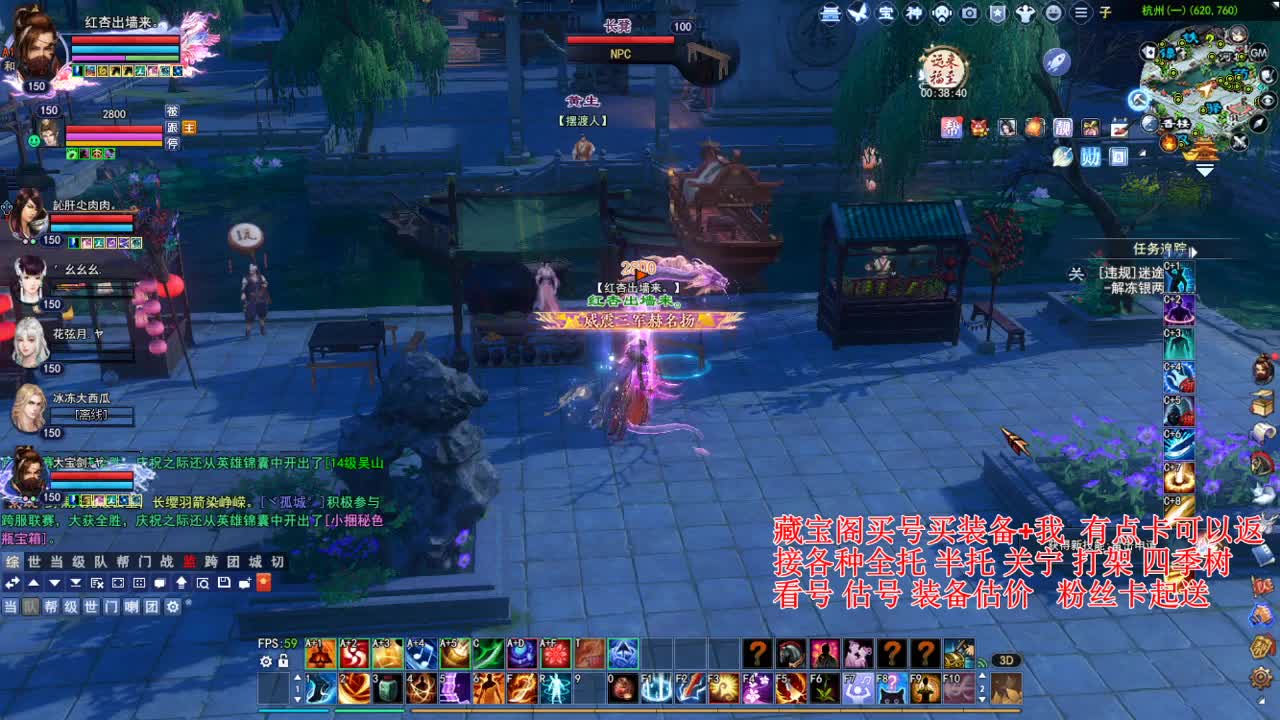
Task: Click the white down triangle under the minimap
Action: click(1205, 169)
